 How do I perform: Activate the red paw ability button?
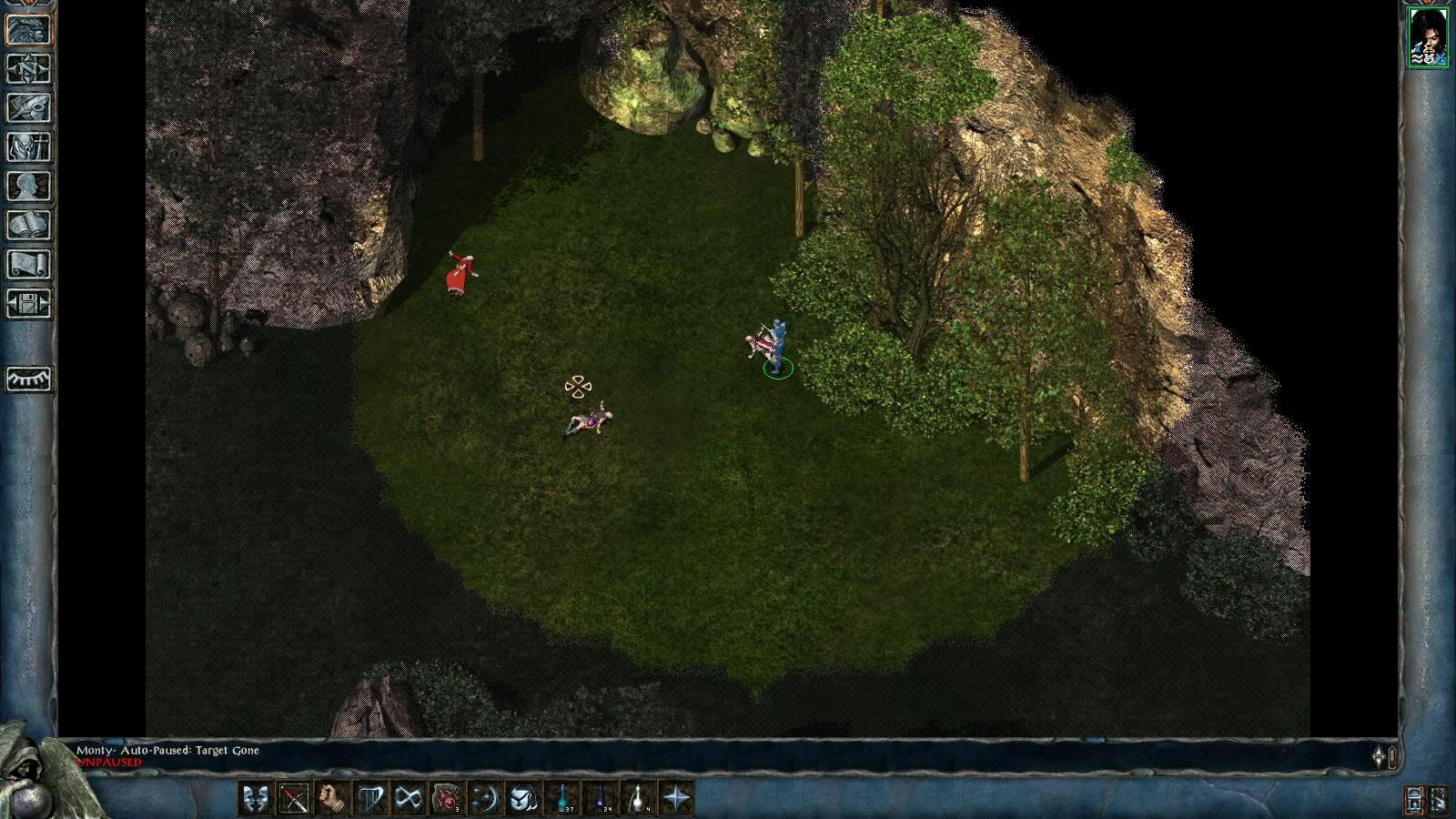pos(447,798)
